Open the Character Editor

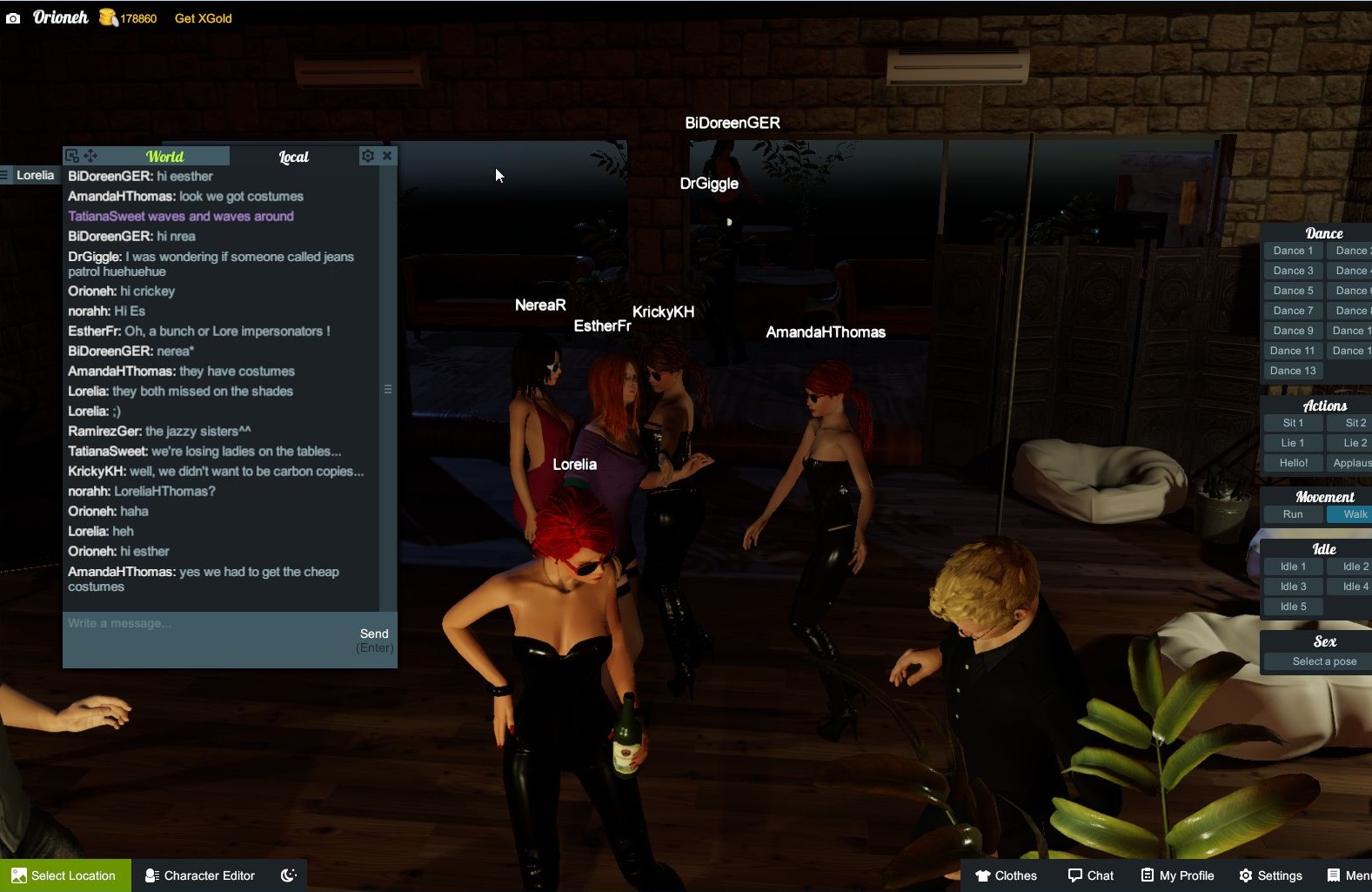point(198,875)
